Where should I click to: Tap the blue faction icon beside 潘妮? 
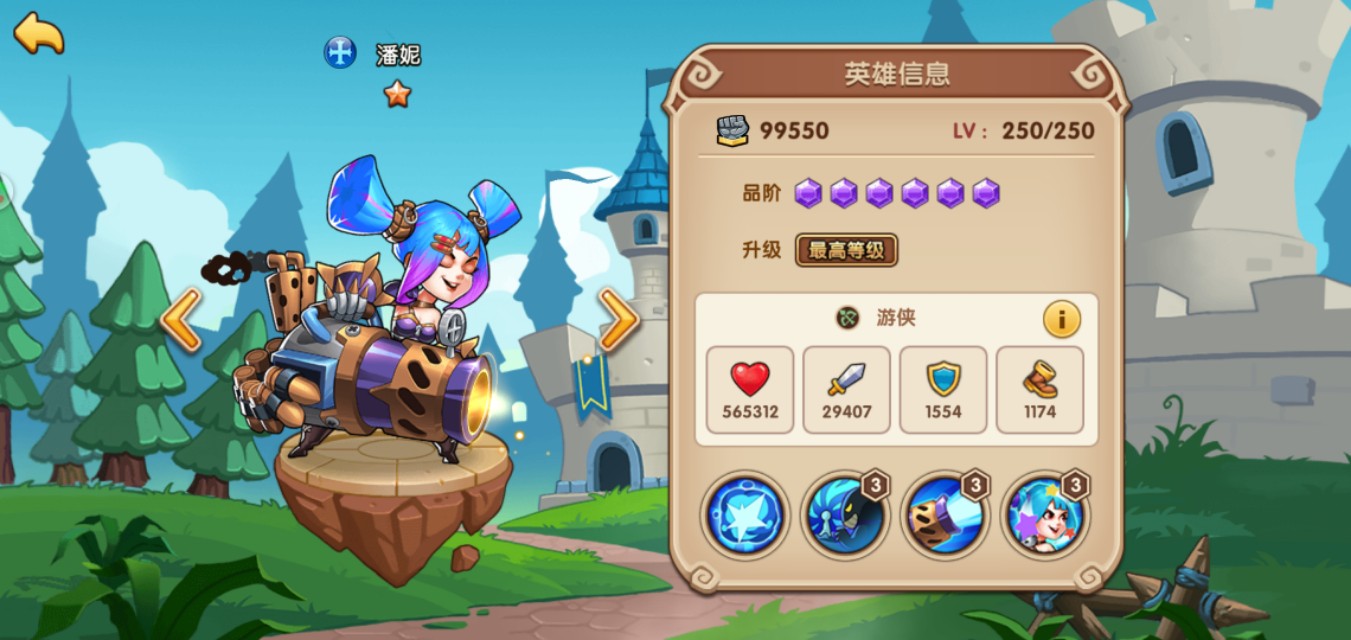340,53
